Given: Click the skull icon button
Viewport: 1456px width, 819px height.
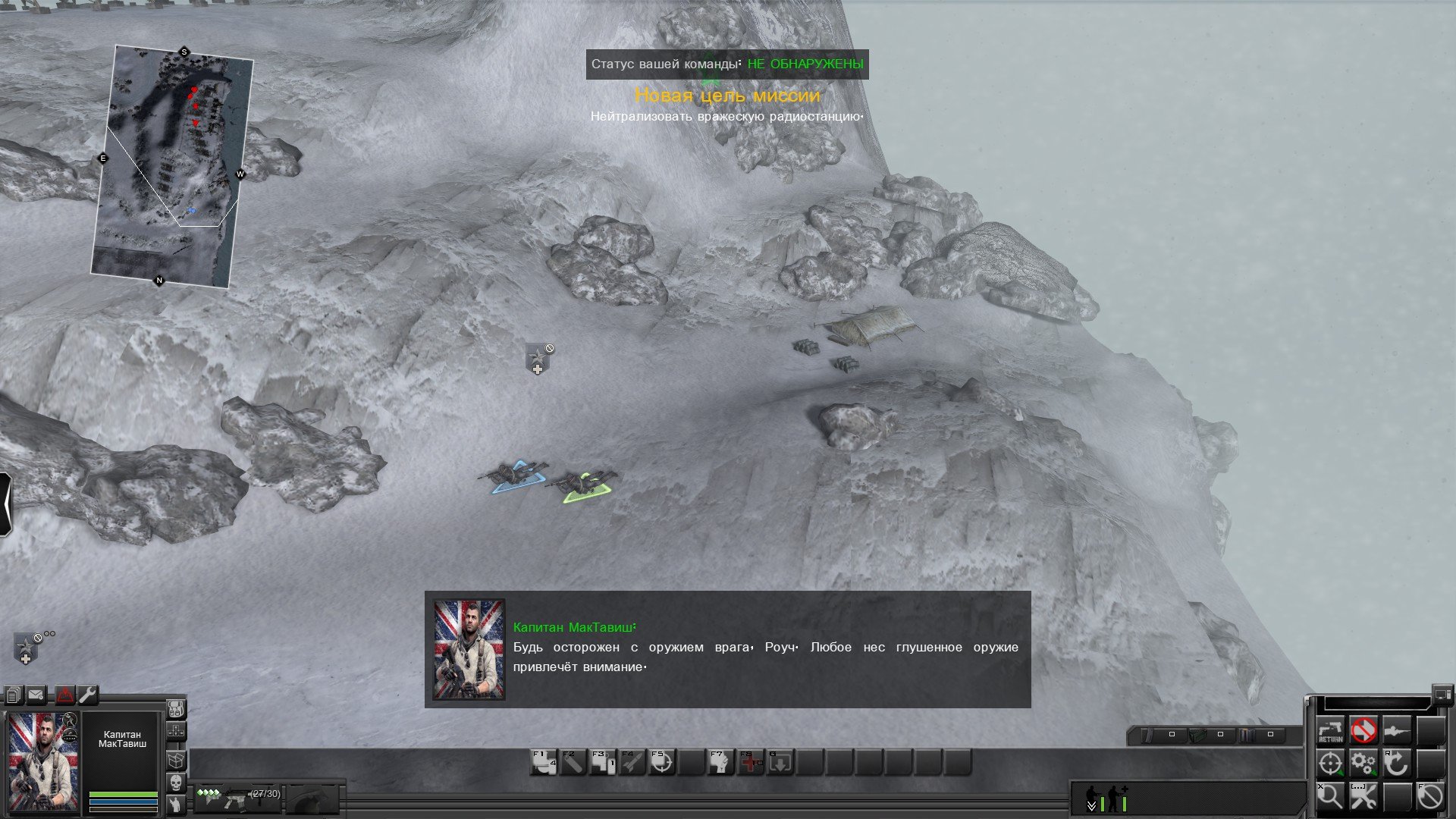Looking at the screenshot, I should tap(175, 782).
